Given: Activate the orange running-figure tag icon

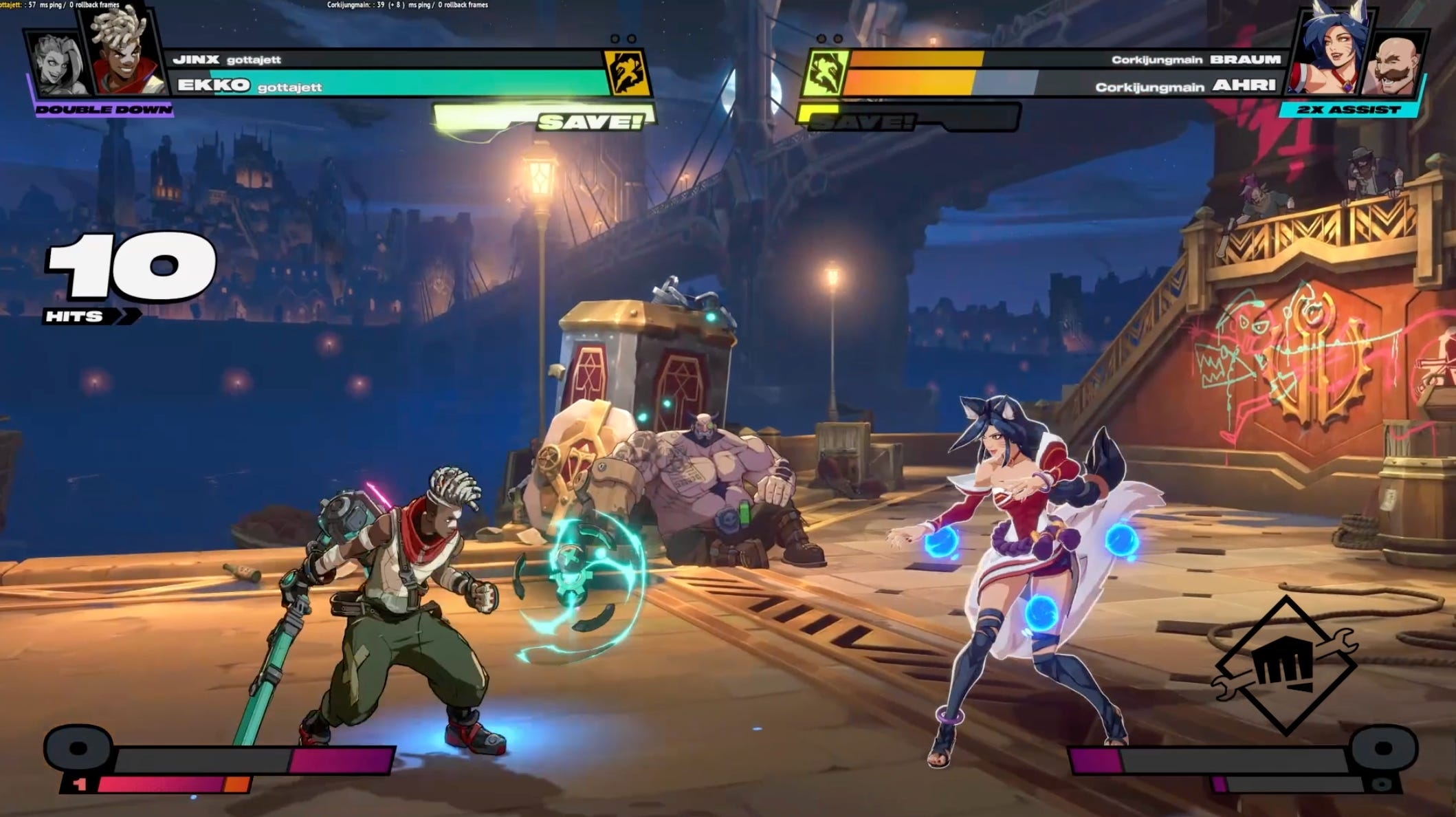Looking at the screenshot, I should pyautogui.click(x=627, y=73).
